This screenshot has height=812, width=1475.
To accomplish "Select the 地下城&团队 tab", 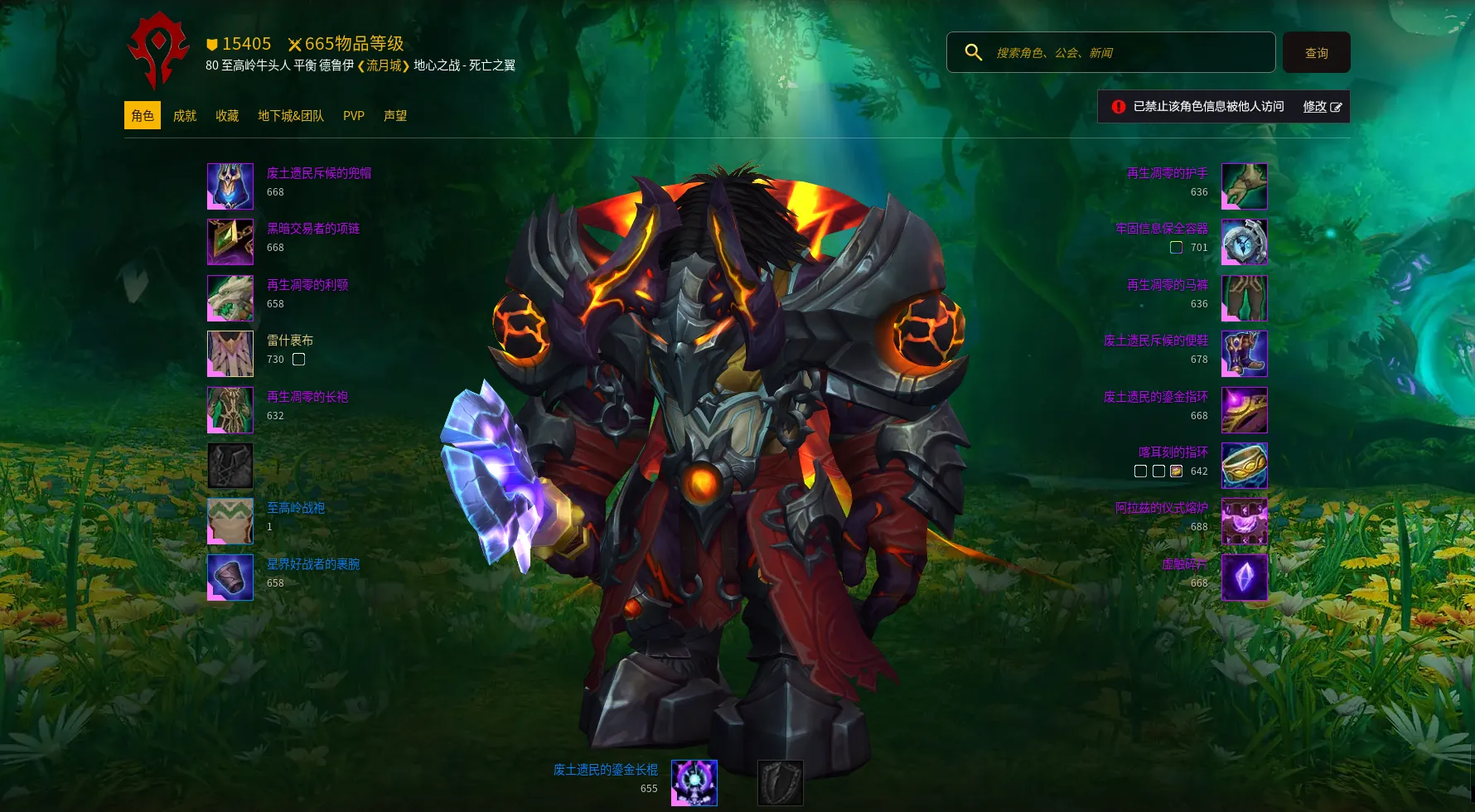I will [x=291, y=116].
